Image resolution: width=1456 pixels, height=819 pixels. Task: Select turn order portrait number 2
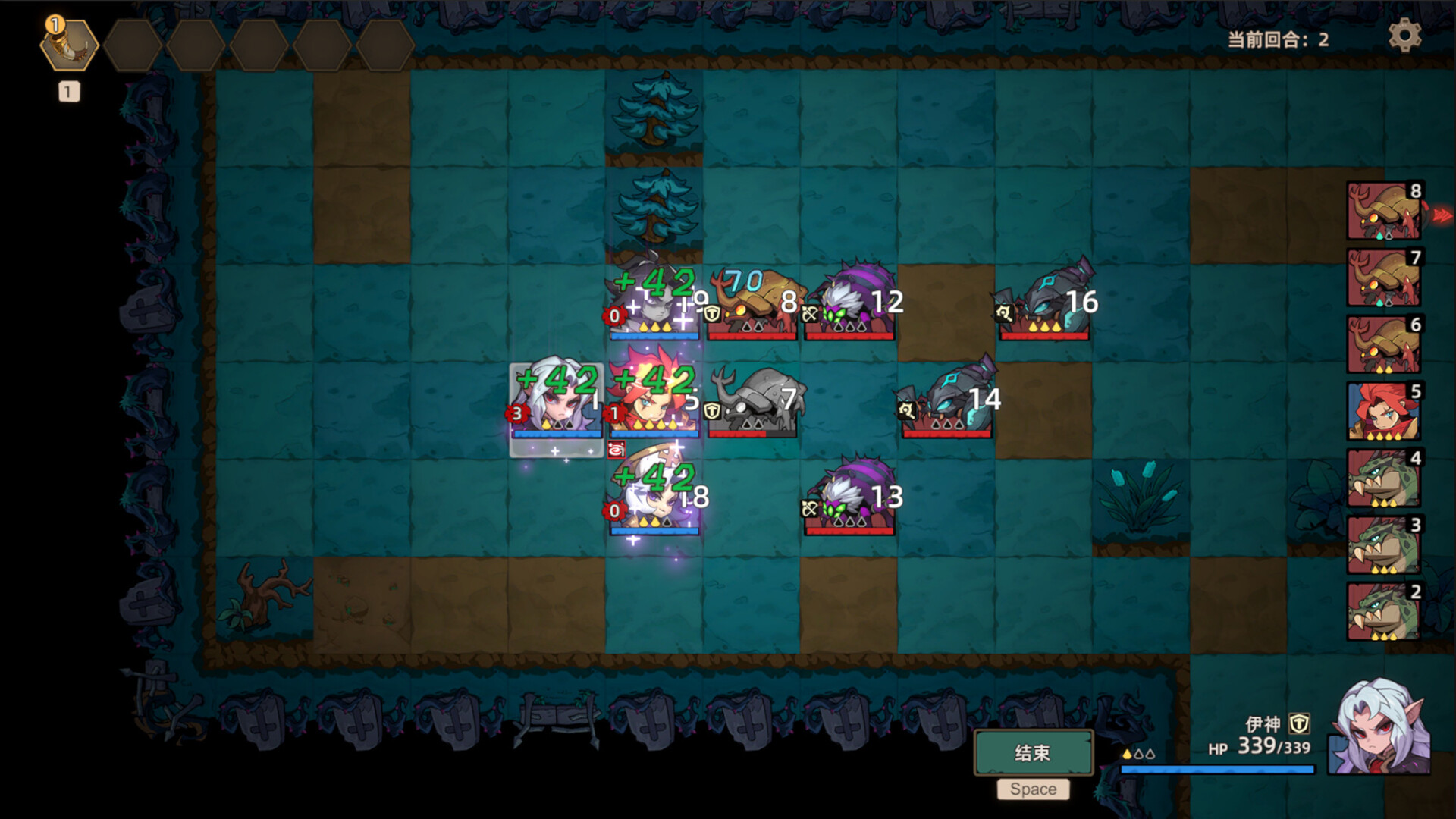[1384, 612]
